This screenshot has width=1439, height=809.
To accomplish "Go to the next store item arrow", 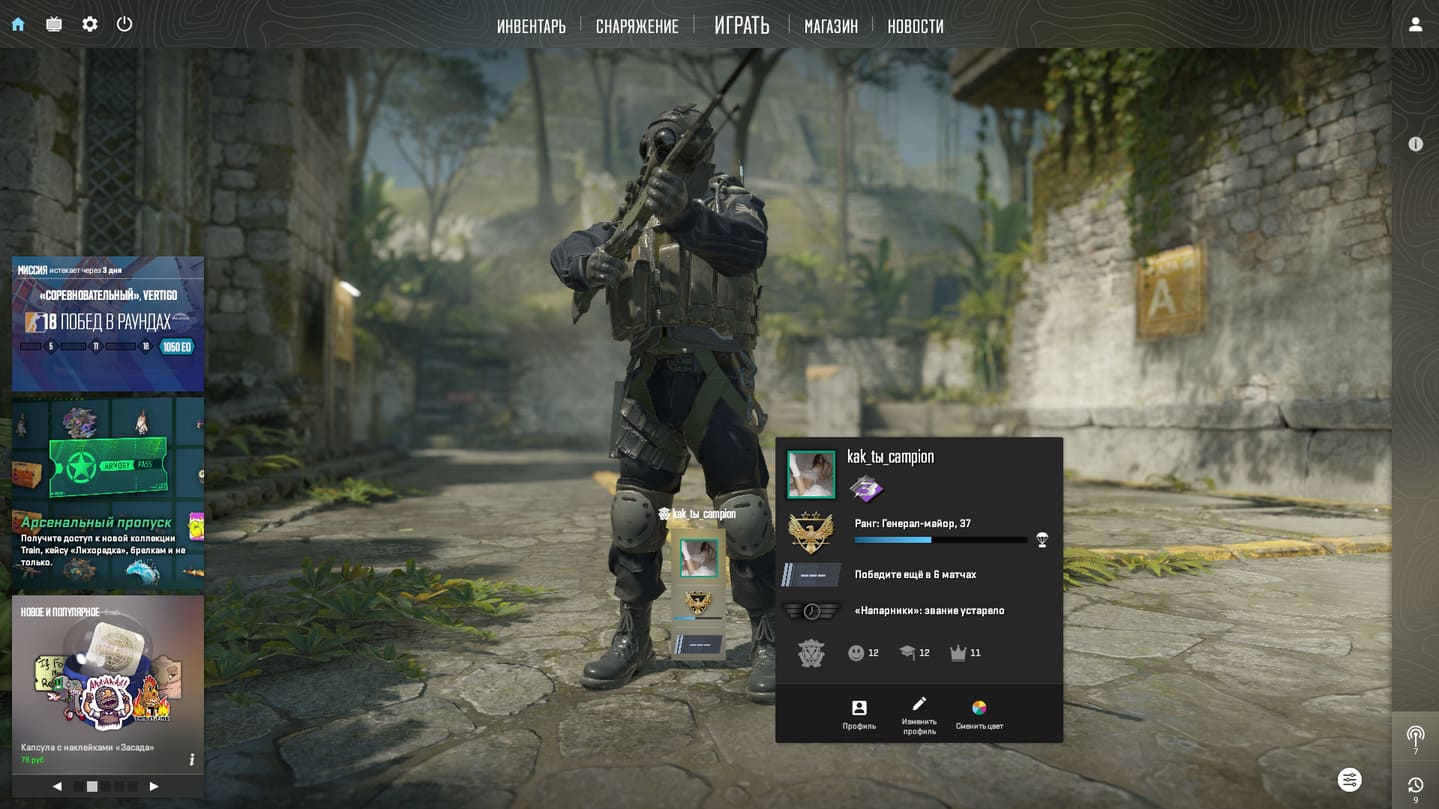I will tap(154, 787).
